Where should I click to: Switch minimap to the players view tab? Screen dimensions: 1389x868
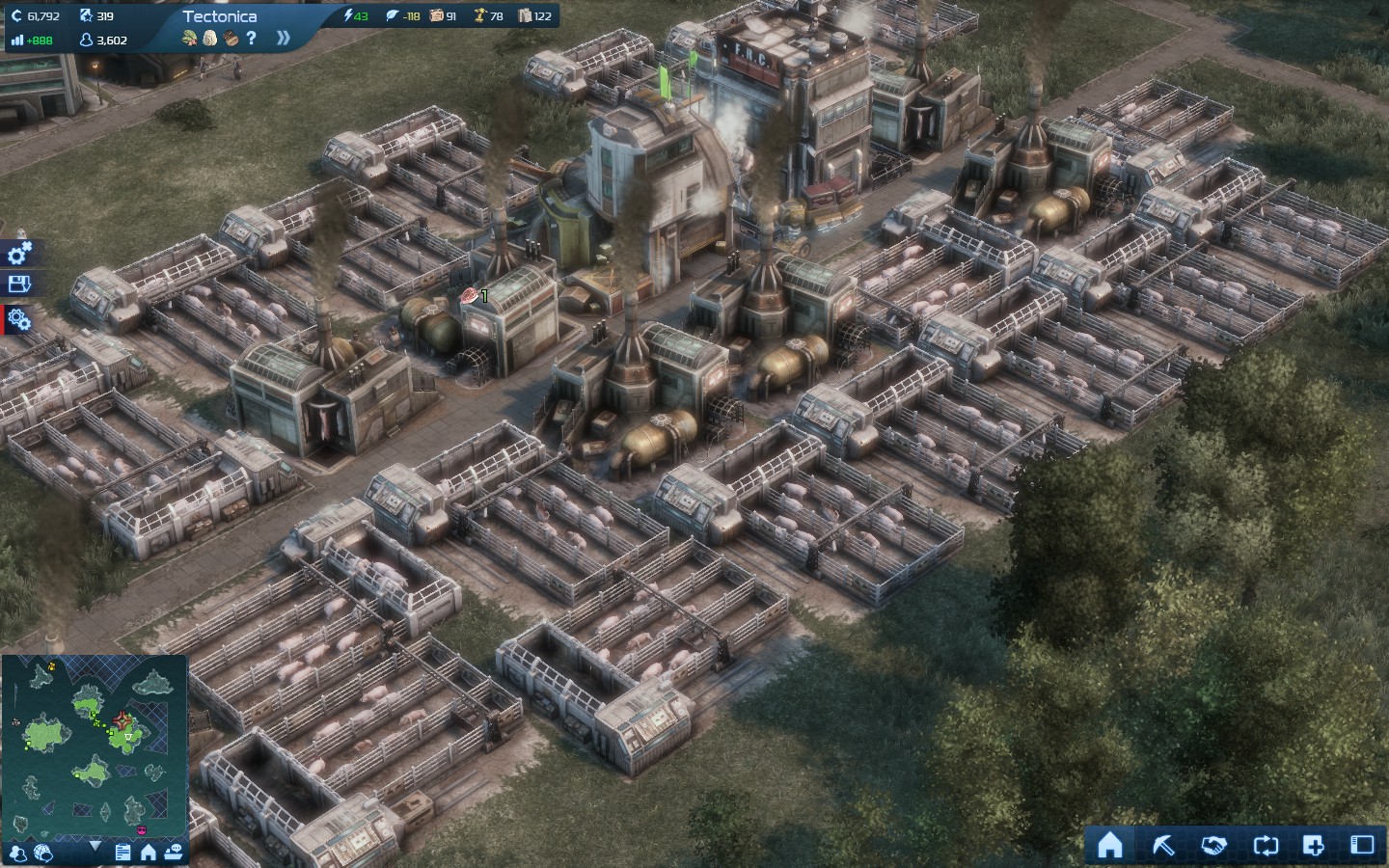(19, 853)
